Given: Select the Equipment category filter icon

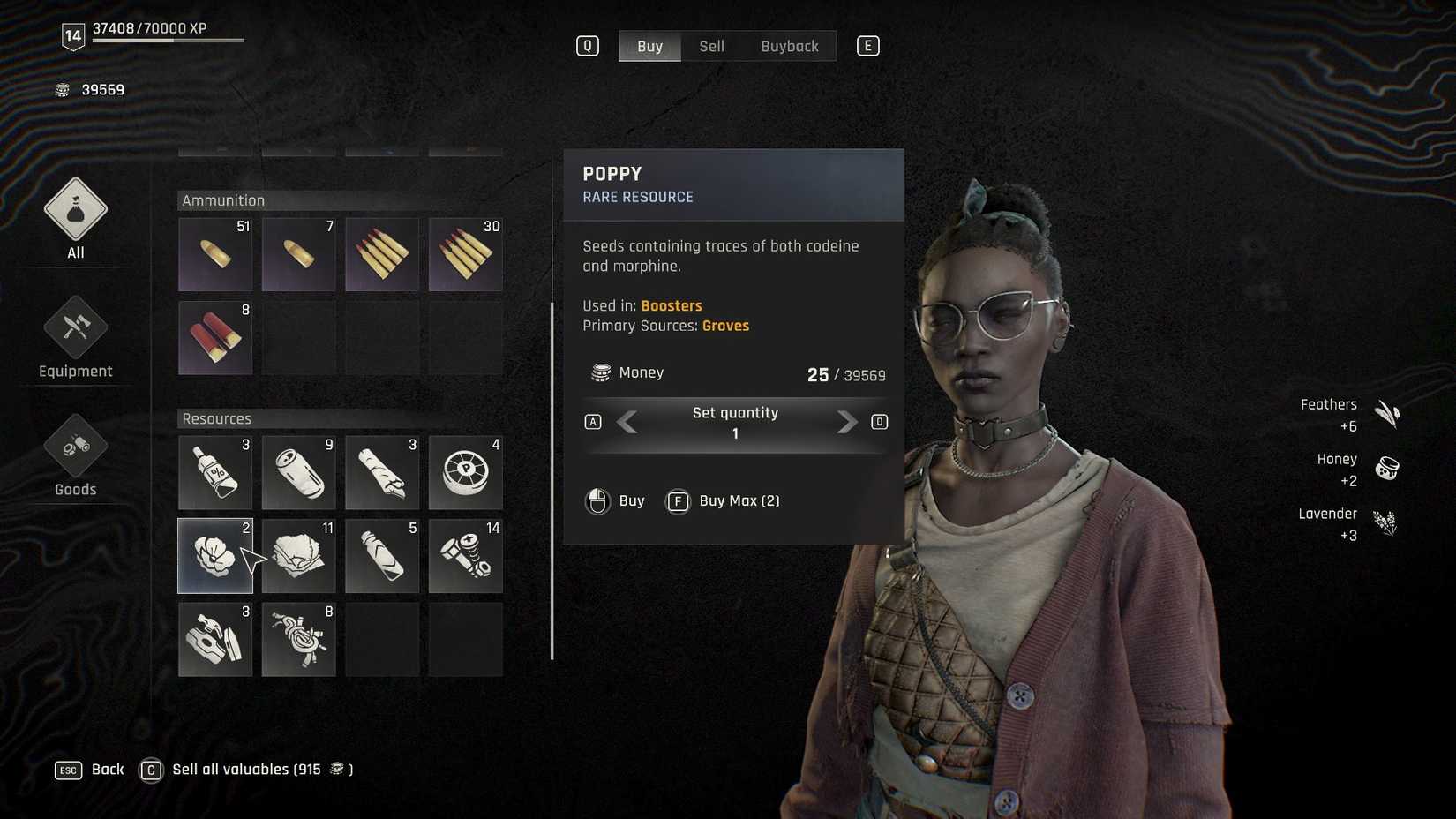Looking at the screenshot, I should [75, 331].
